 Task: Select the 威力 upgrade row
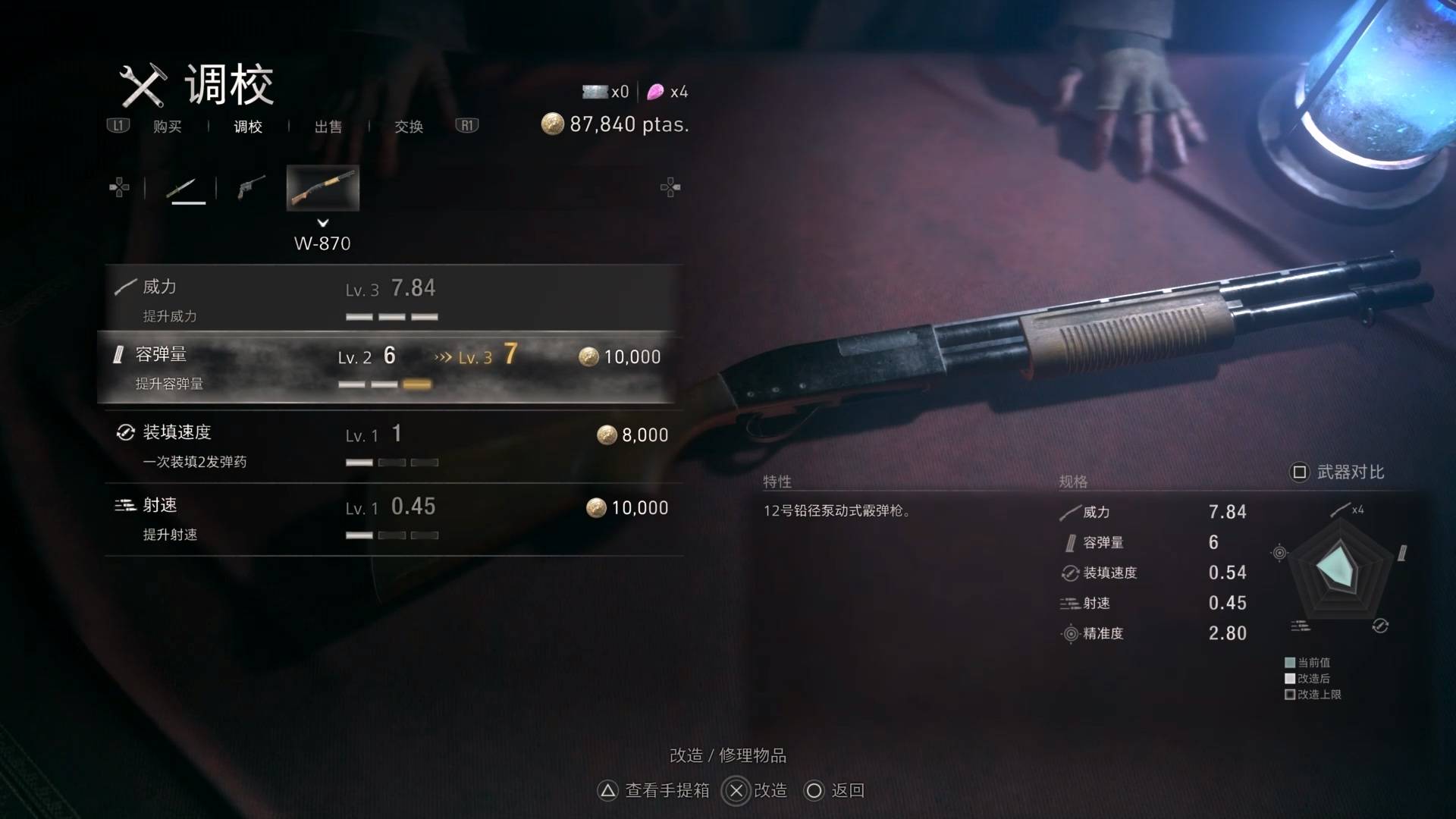[391, 300]
